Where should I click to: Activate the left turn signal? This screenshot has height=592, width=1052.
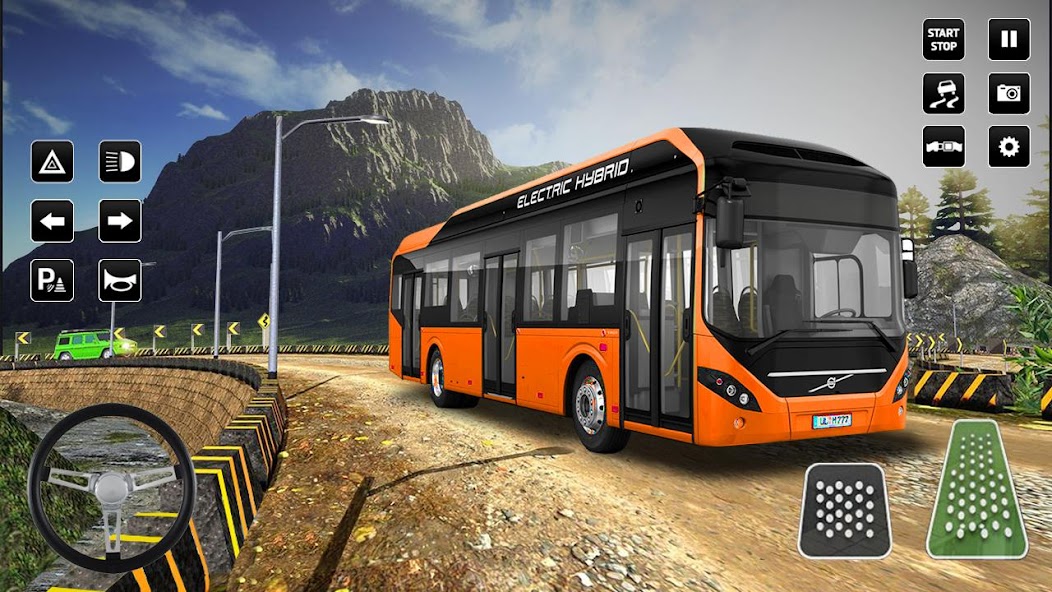point(52,221)
